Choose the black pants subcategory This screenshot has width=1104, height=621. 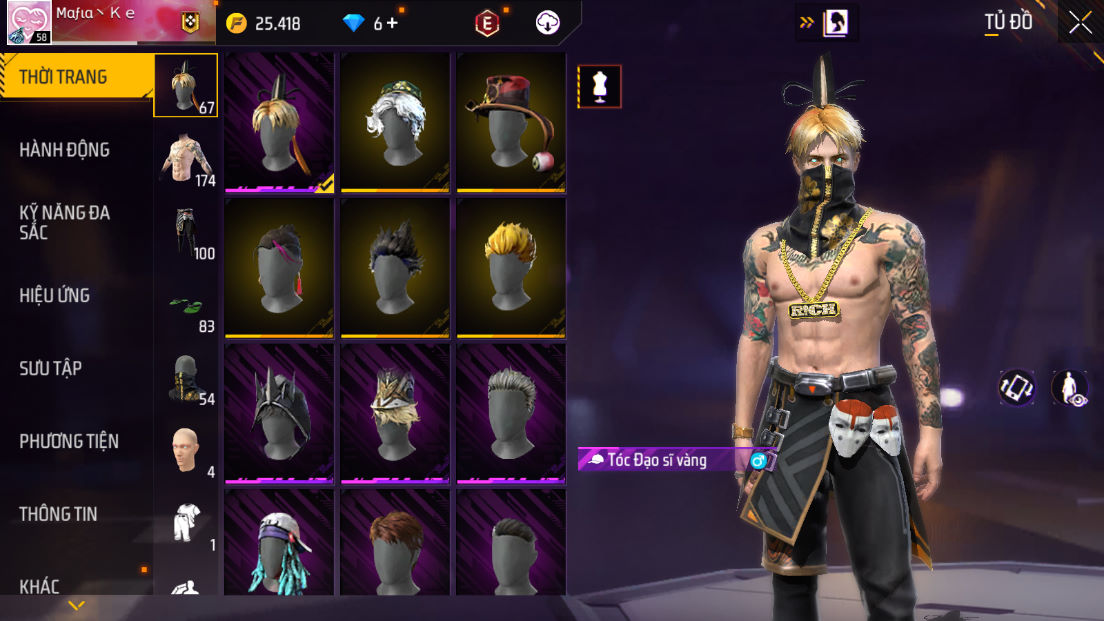[186, 231]
